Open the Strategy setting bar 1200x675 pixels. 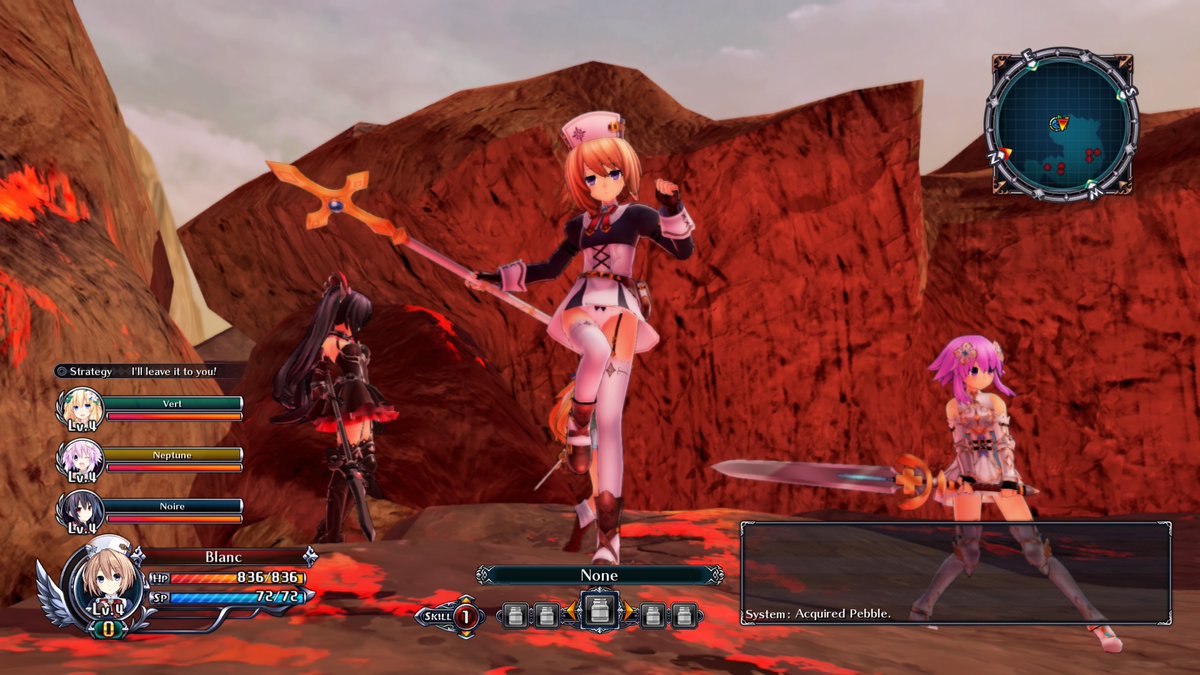136,371
